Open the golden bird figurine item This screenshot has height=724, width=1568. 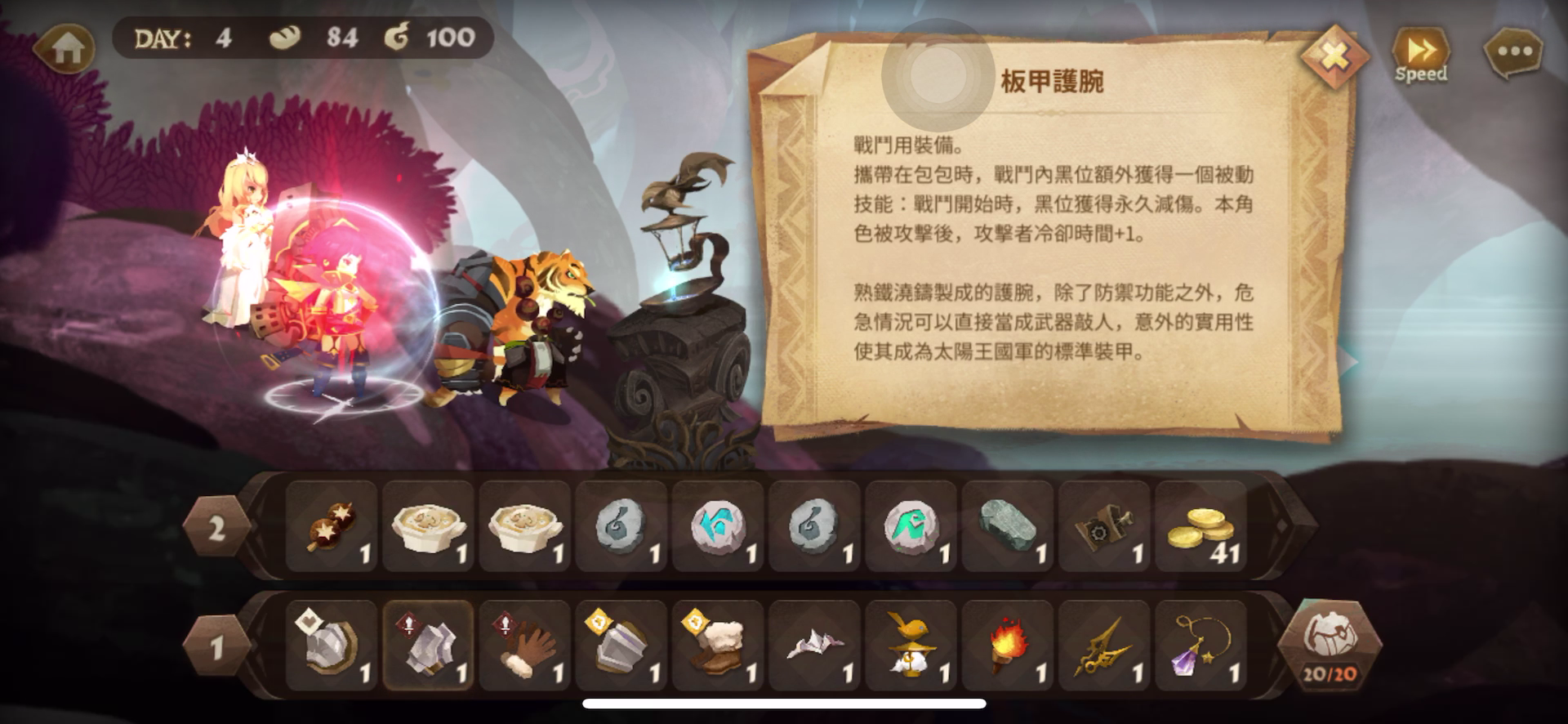pyautogui.click(x=909, y=646)
